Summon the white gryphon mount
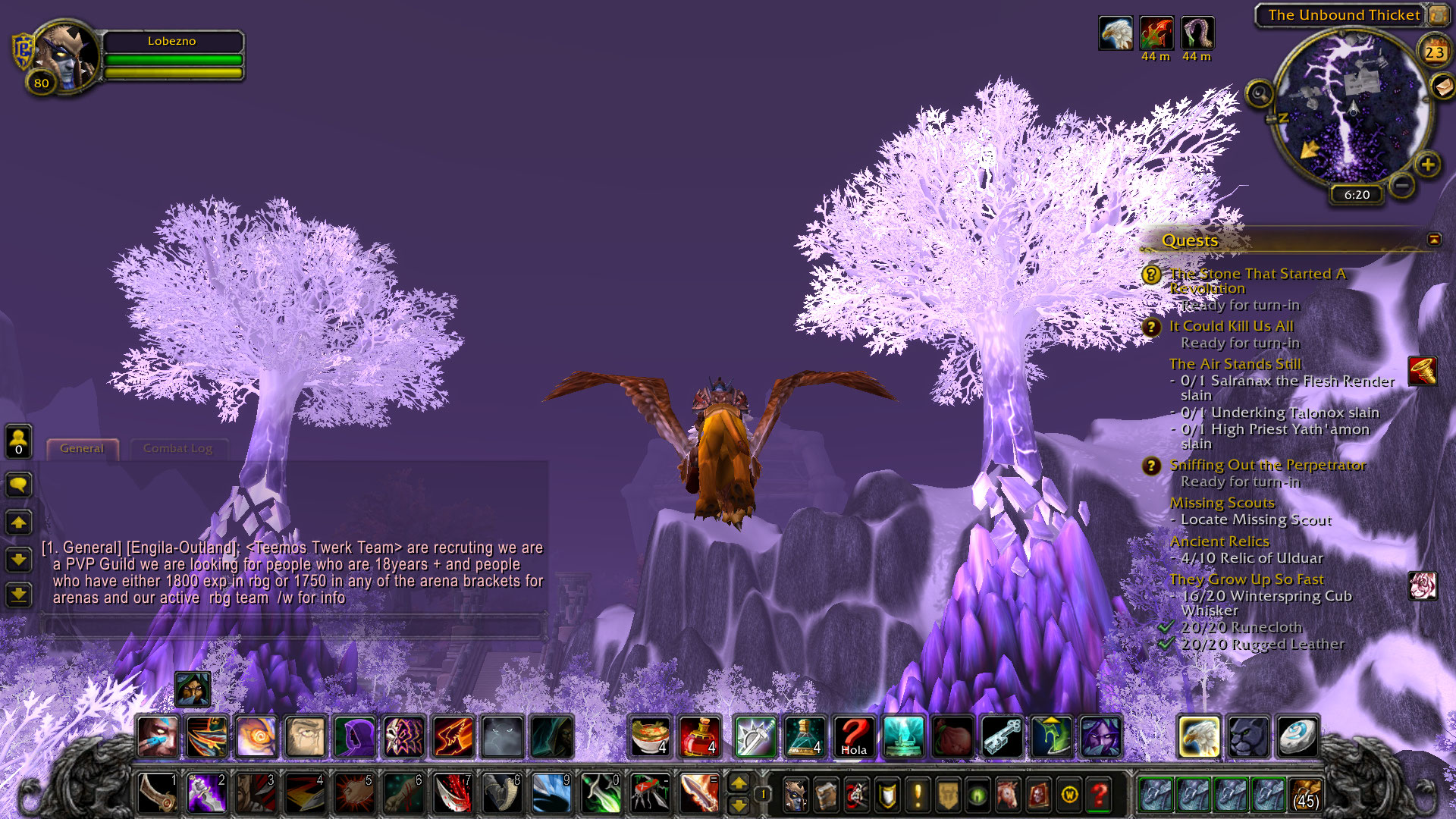Image resolution: width=1456 pixels, height=819 pixels. coord(1199,737)
